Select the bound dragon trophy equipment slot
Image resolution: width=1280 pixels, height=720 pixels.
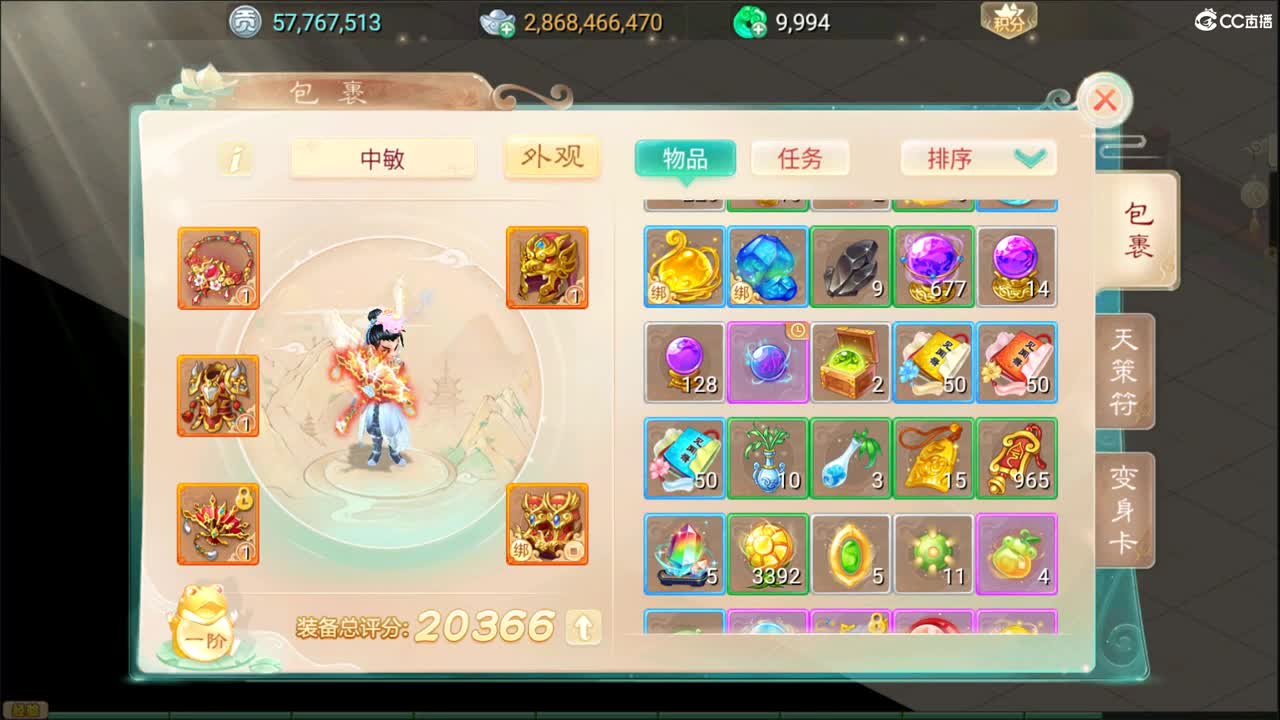[548, 523]
